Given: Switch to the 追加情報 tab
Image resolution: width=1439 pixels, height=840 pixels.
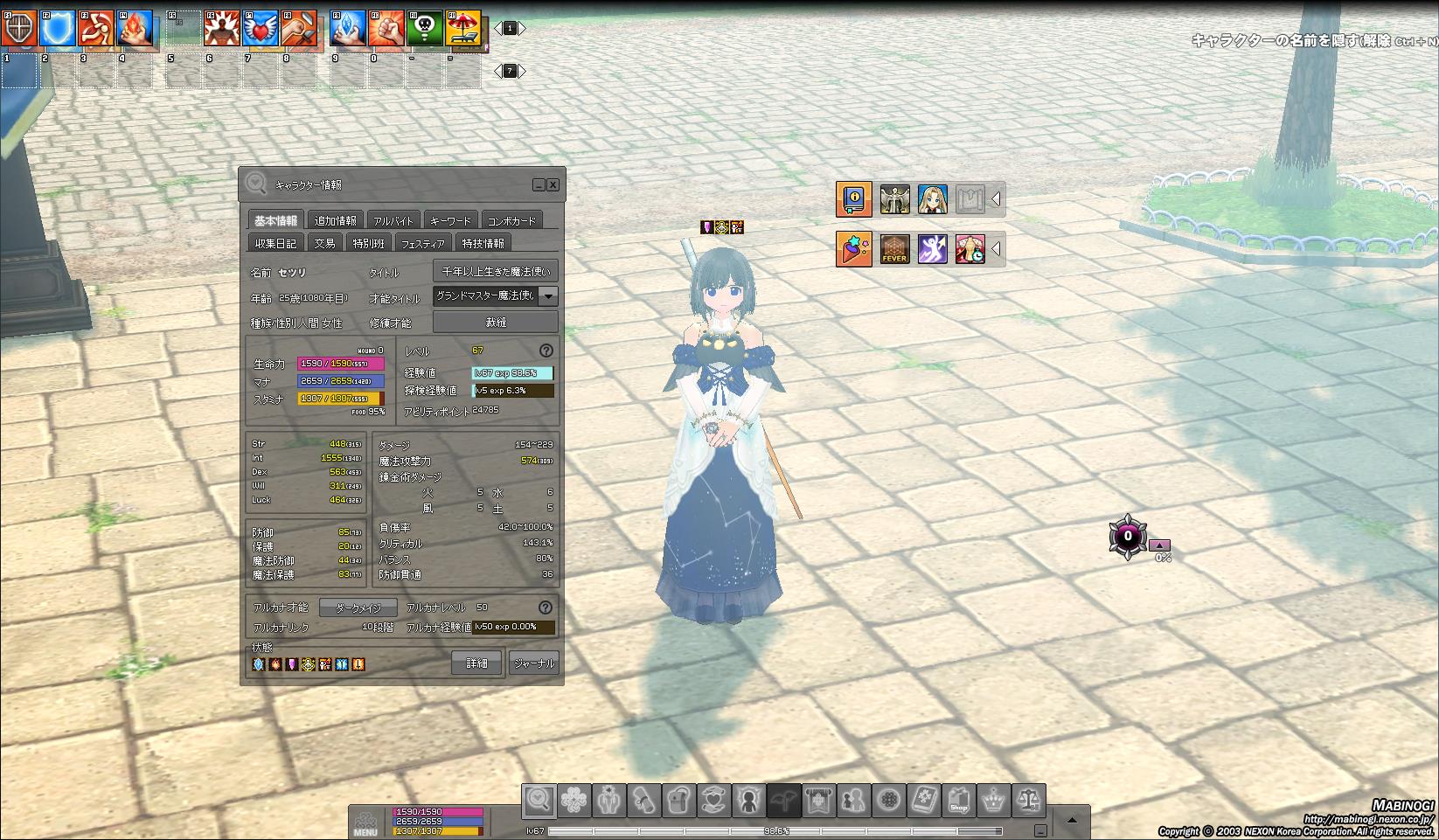Looking at the screenshot, I should [333, 219].
